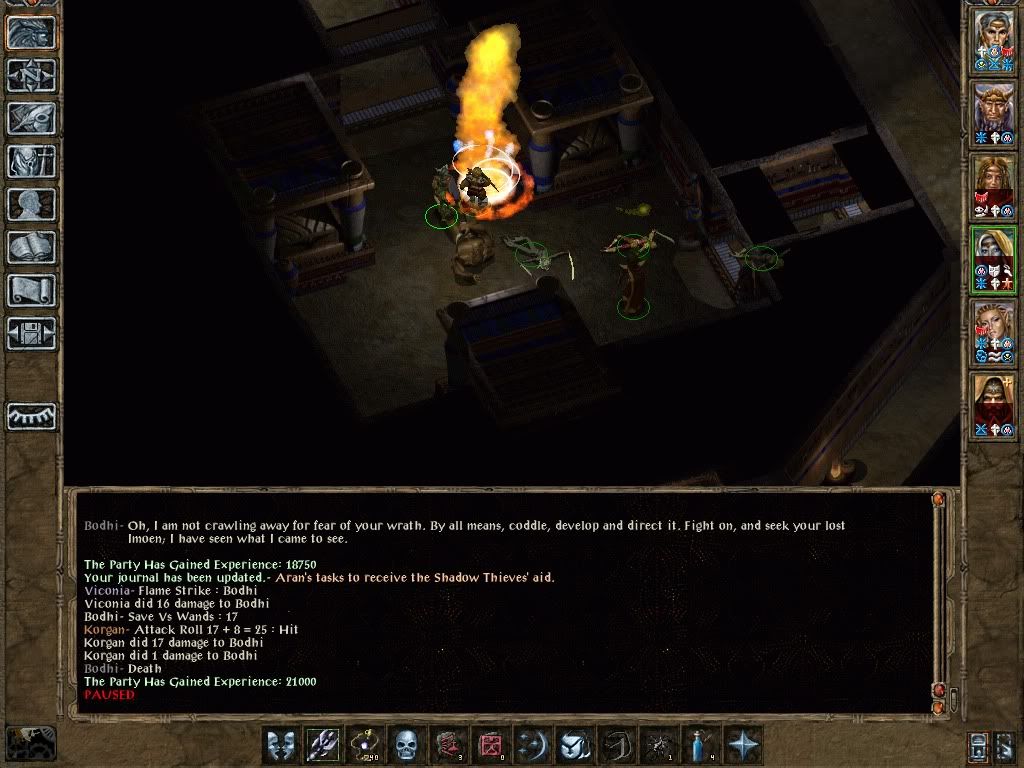Open the journal with the quill button
Image resolution: width=1024 pixels, height=768 pixels.
[x=31, y=118]
